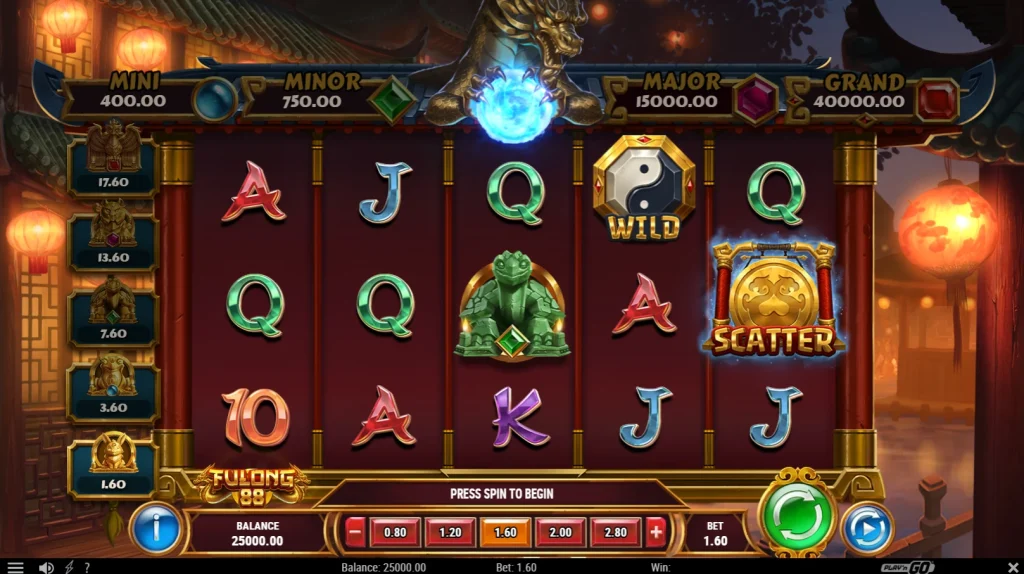Set the bet to 2.00
The image size is (1024, 574).
(x=560, y=533)
